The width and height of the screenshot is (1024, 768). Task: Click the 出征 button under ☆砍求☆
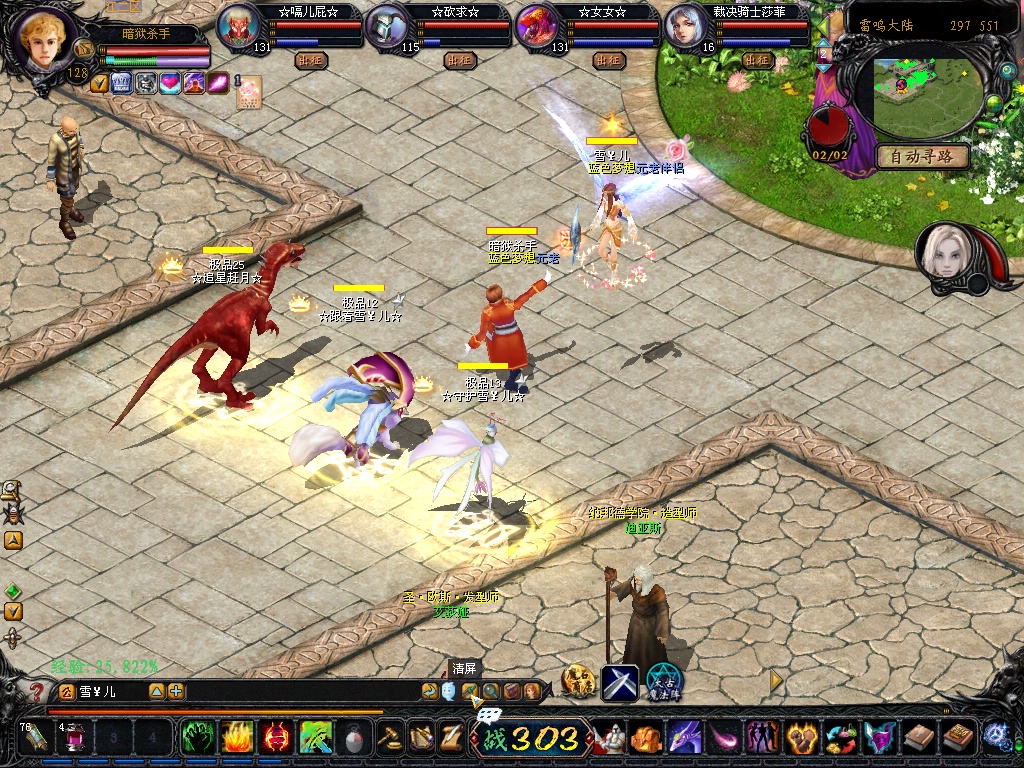coord(459,60)
